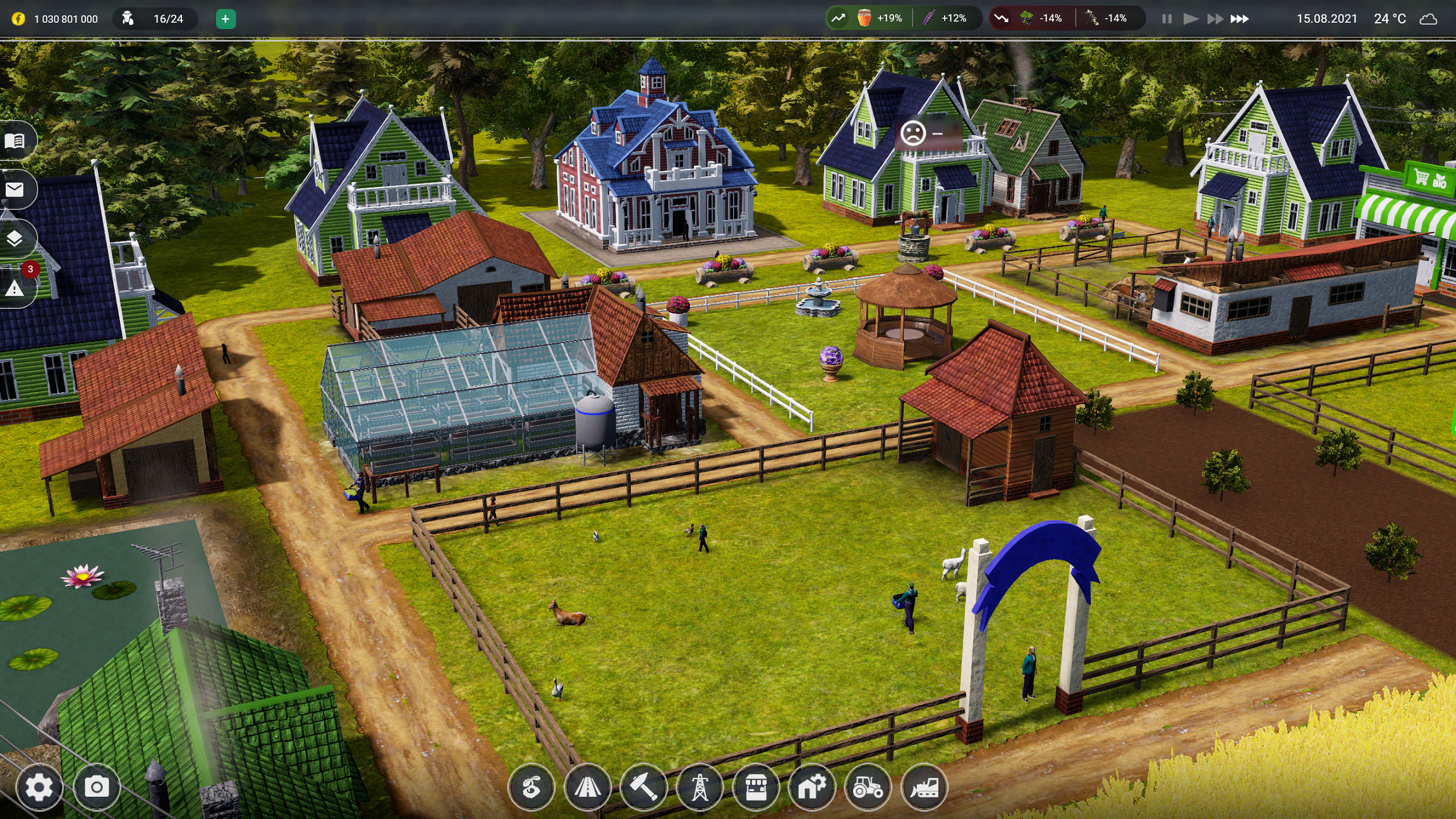Pause the game simulation

click(x=1167, y=19)
